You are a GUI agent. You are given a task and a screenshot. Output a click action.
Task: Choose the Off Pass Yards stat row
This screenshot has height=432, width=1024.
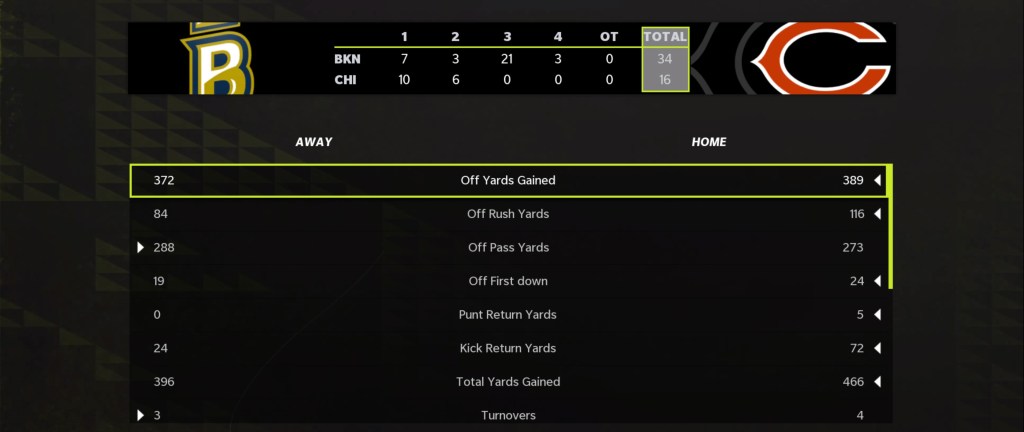[x=508, y=248]
